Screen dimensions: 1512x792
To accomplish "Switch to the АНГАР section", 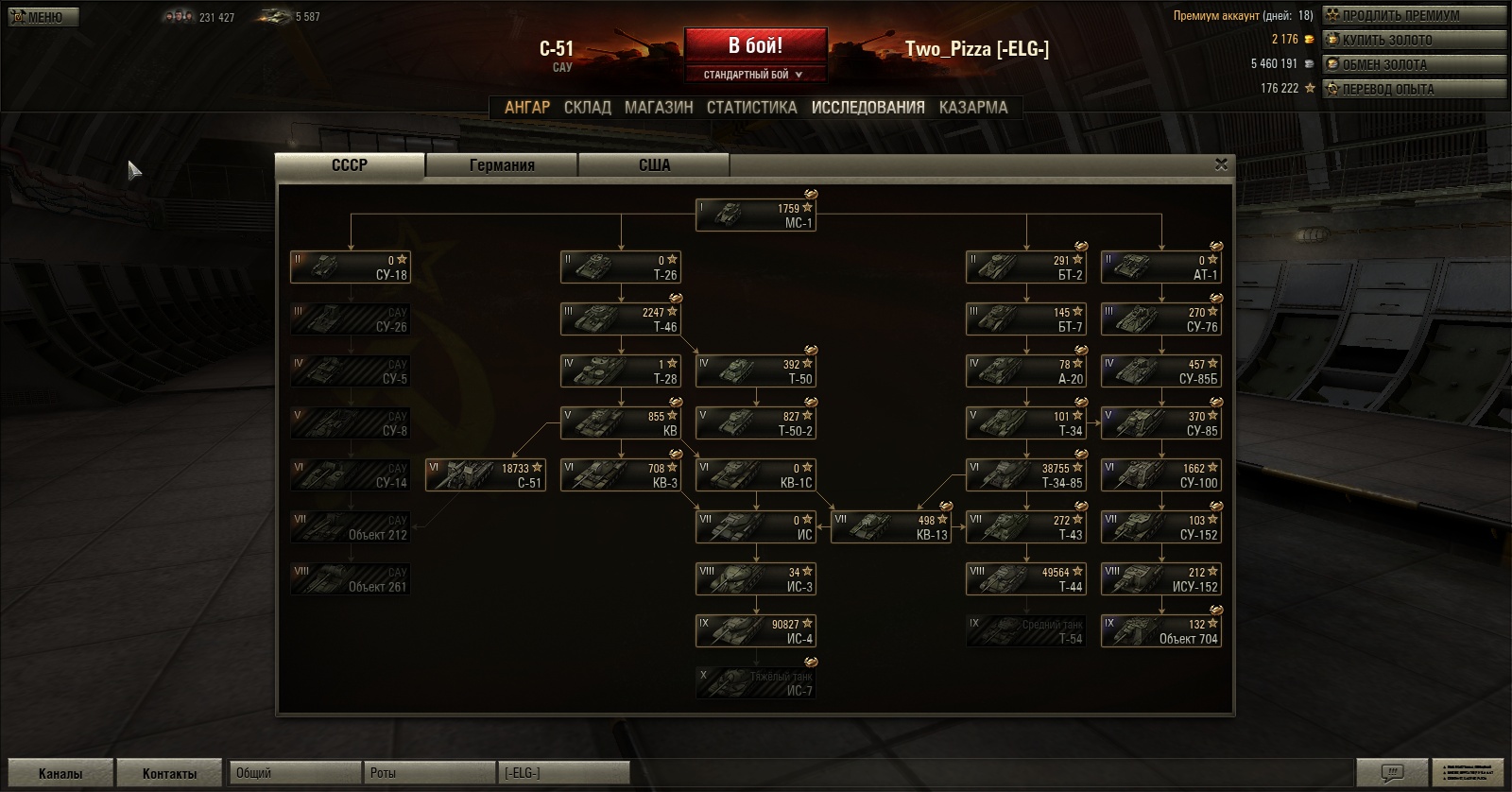I will pos(526,108).
